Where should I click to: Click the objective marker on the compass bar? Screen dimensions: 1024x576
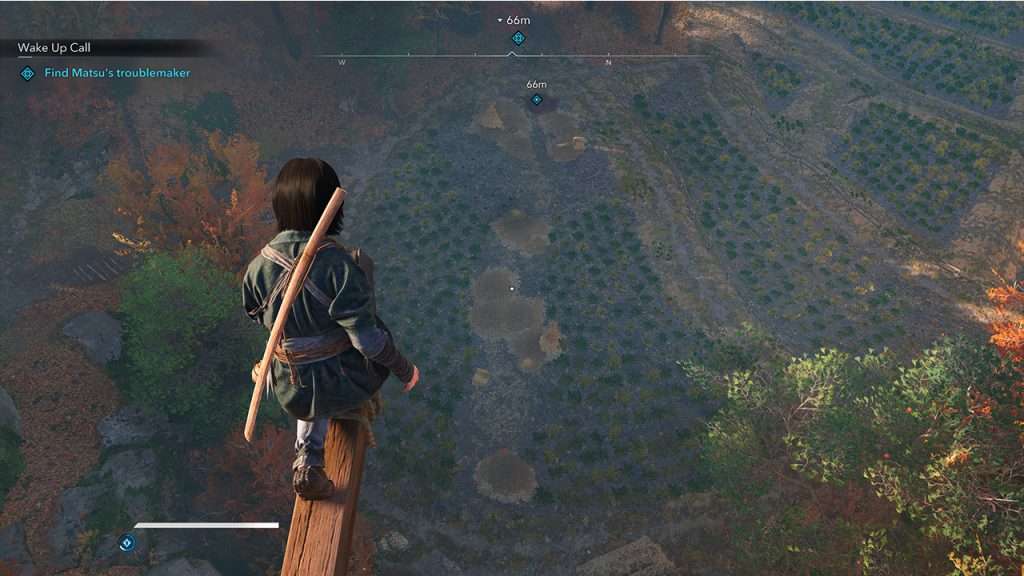click(x=518, y=38)
